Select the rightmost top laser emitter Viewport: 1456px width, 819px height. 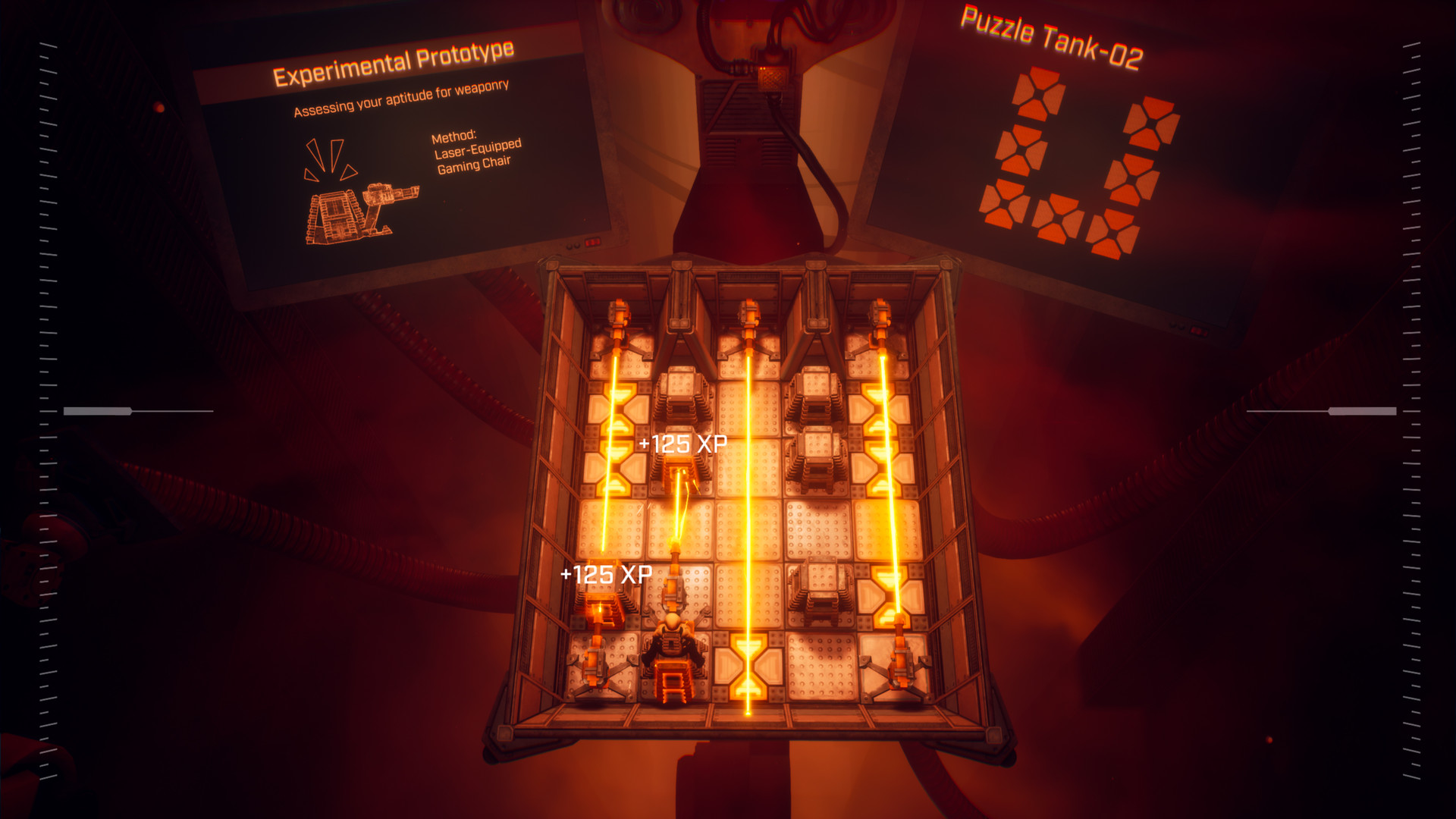click(880, 318)
